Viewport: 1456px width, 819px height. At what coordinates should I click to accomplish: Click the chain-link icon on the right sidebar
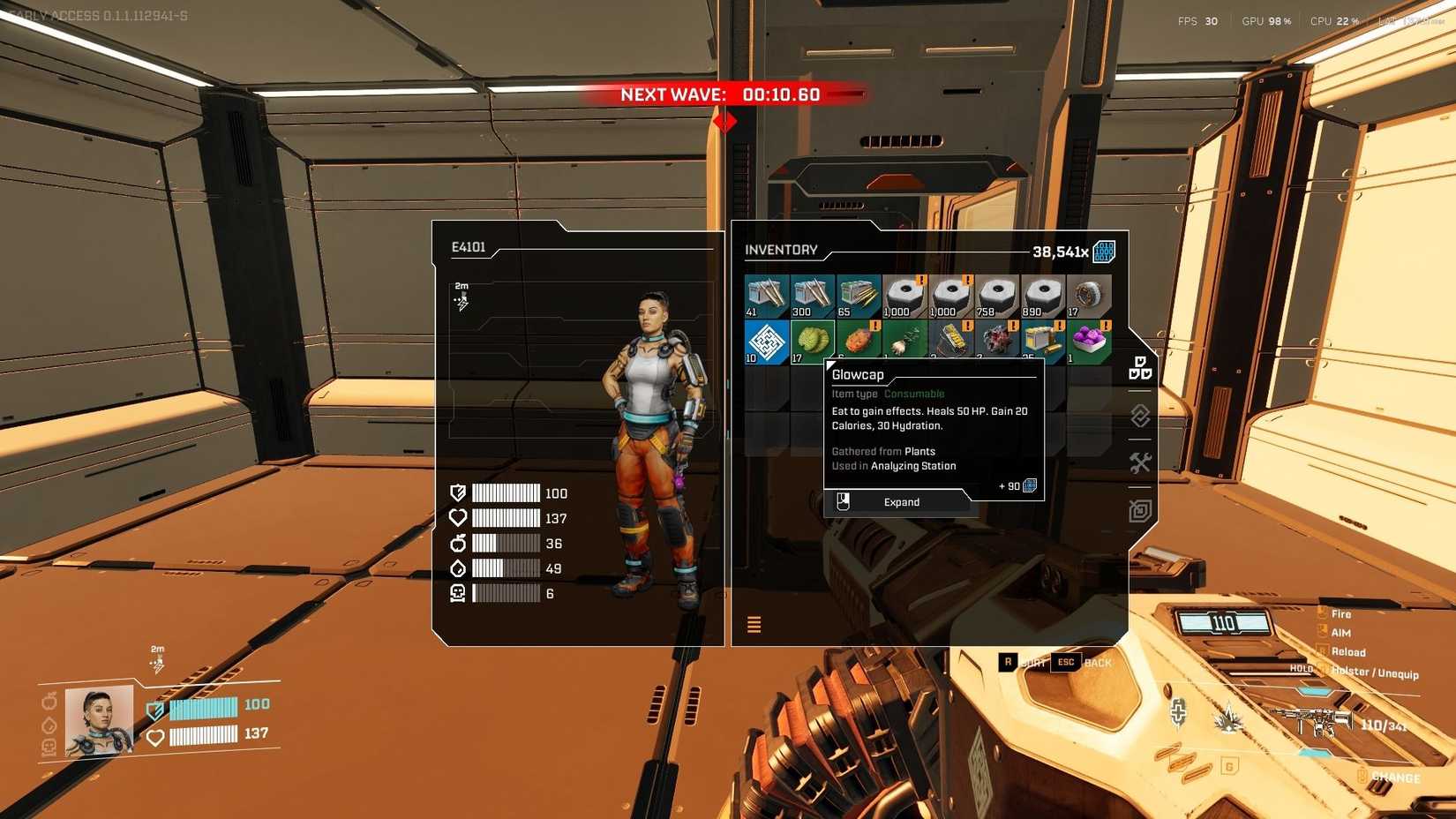coord(1139,416)
